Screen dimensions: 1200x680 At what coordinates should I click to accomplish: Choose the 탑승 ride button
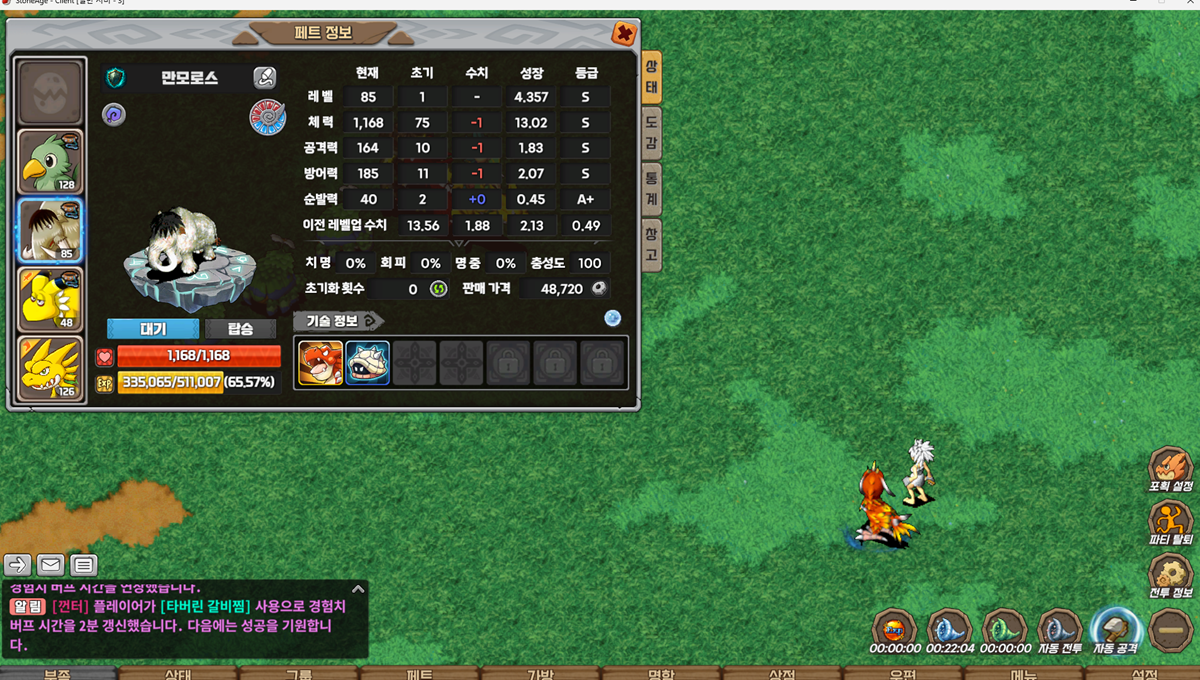coord(240,329)
